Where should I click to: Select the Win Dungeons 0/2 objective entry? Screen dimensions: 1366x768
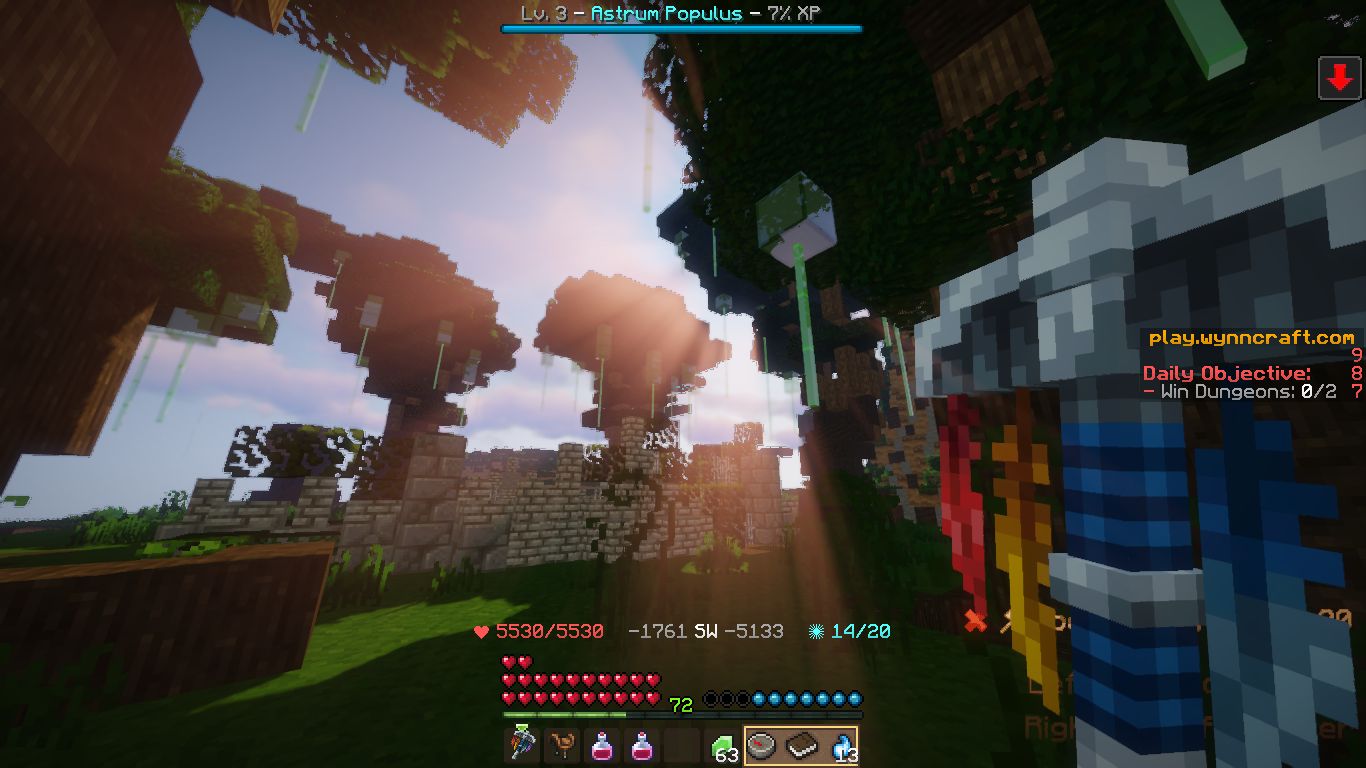[1240, 392]
